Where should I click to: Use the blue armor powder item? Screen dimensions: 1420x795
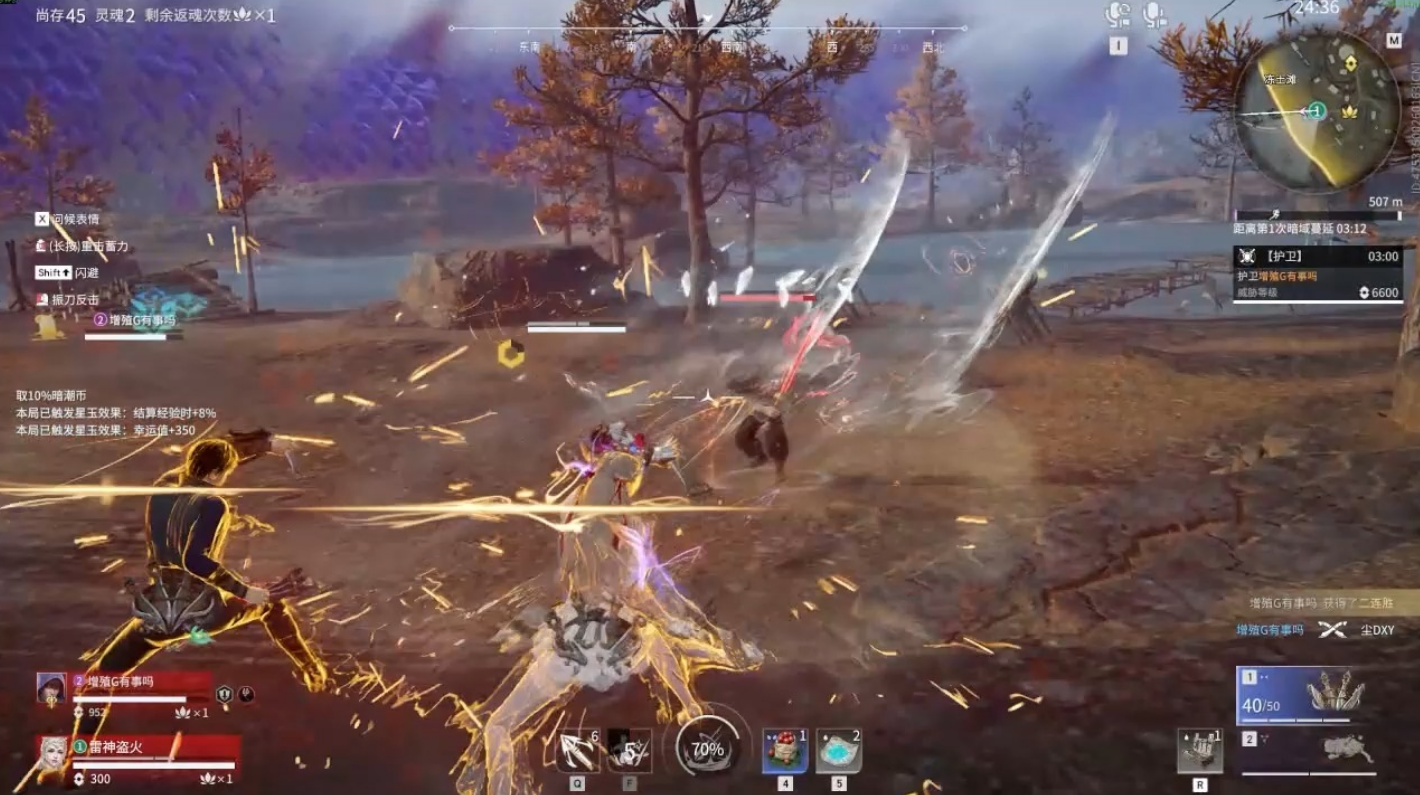coord(839,750)
